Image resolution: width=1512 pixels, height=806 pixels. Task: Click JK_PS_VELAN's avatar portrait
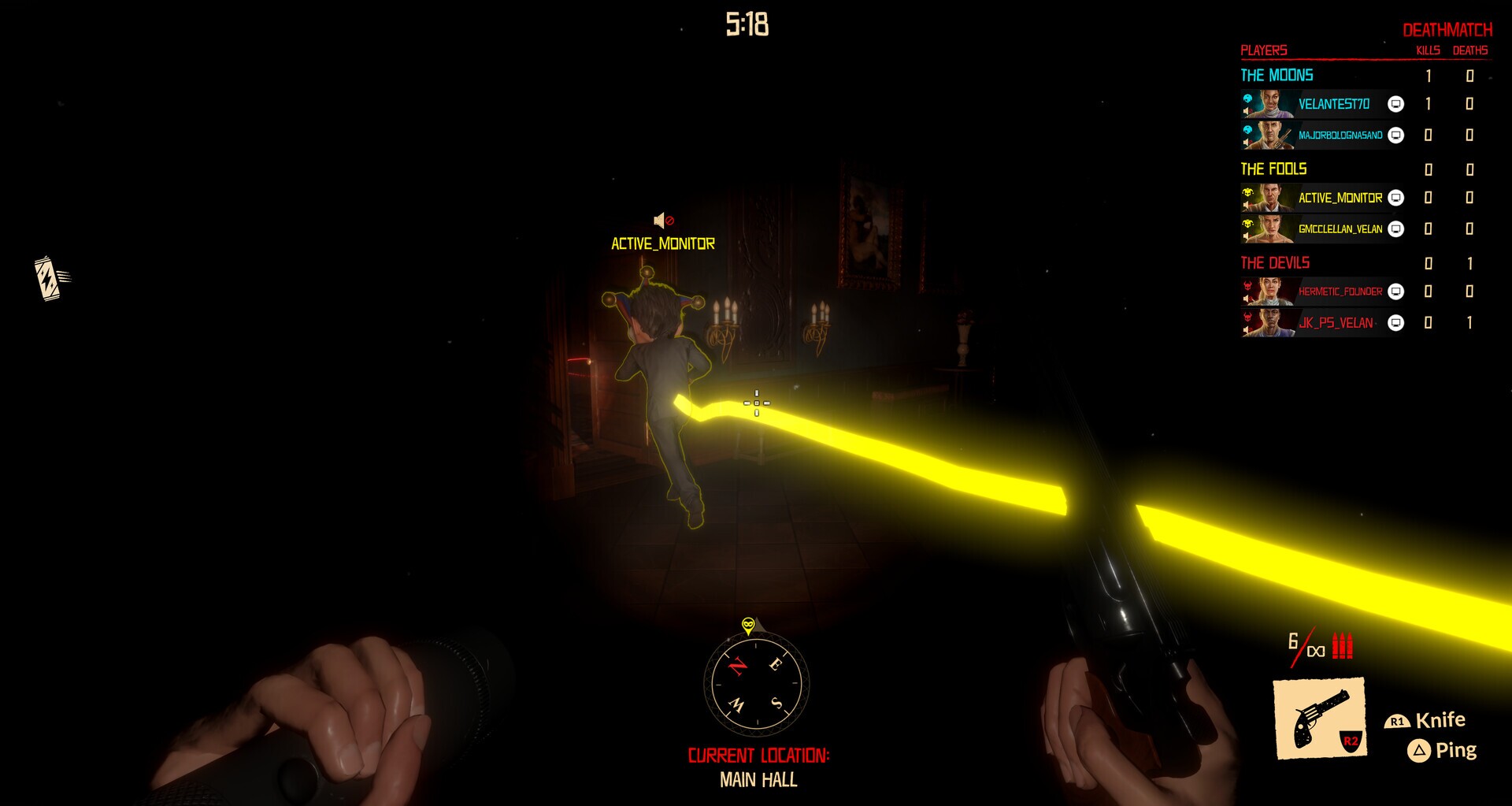[1272, 323]
